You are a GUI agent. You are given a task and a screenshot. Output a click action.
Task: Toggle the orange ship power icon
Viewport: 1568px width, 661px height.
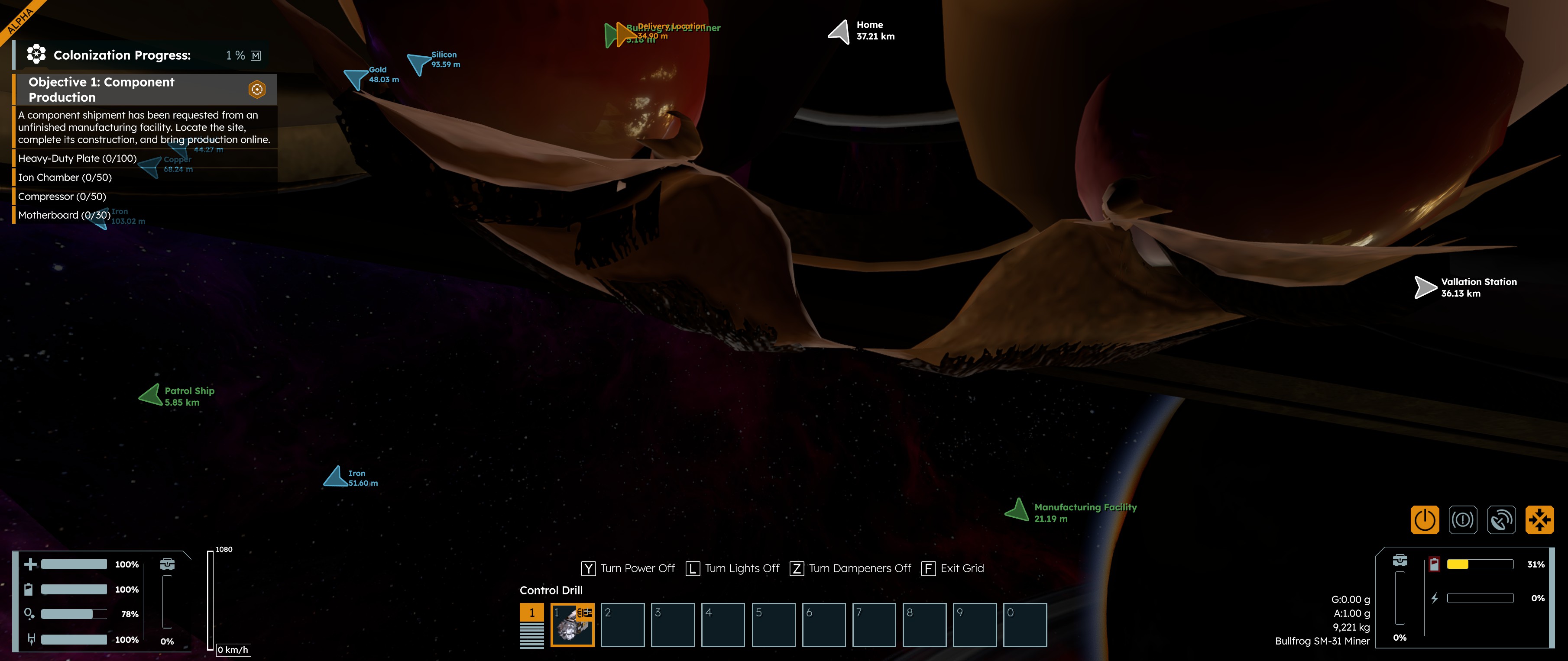coord(1424,520)
